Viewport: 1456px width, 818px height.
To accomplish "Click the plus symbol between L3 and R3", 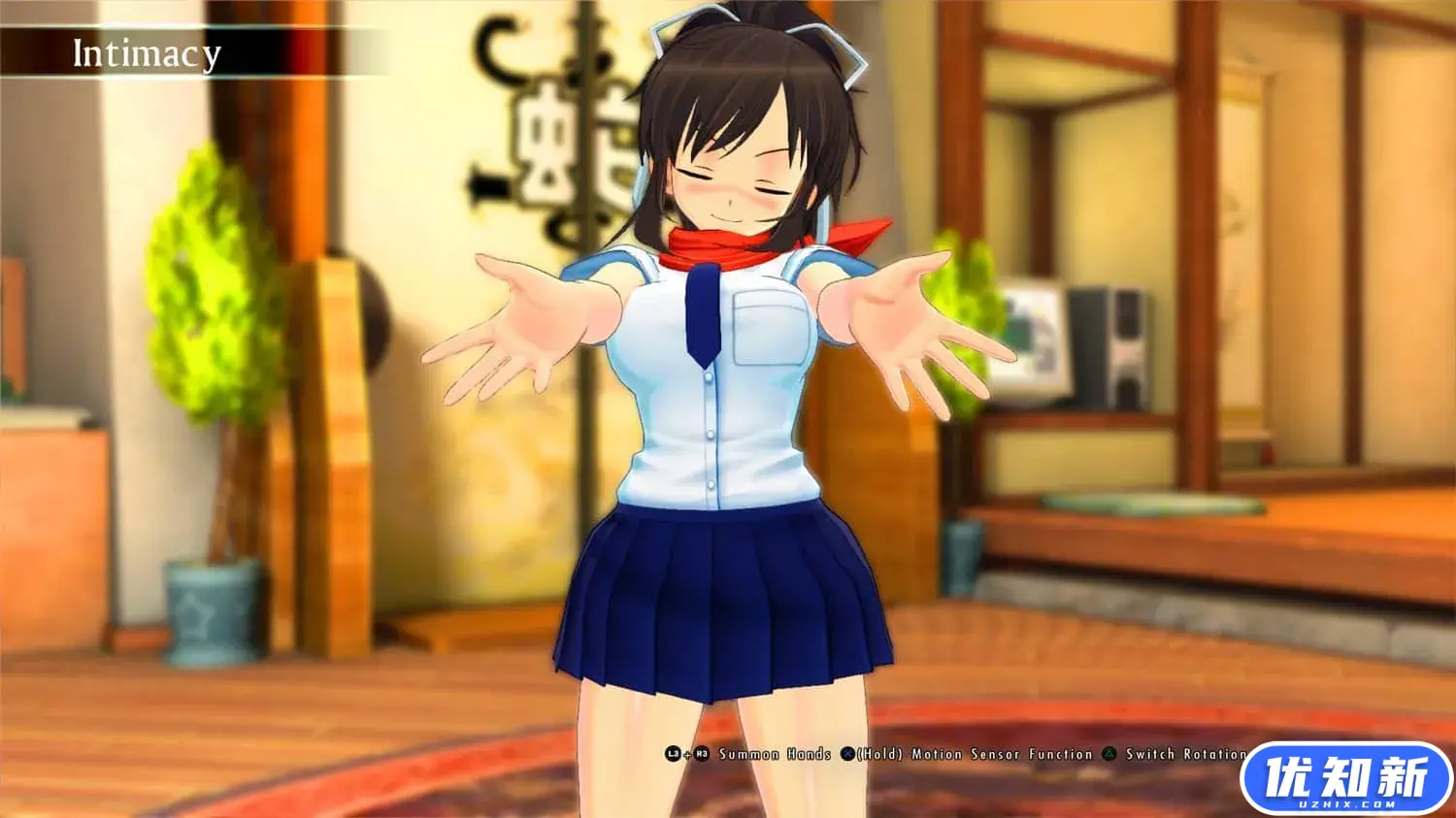I will click(685, 754).
